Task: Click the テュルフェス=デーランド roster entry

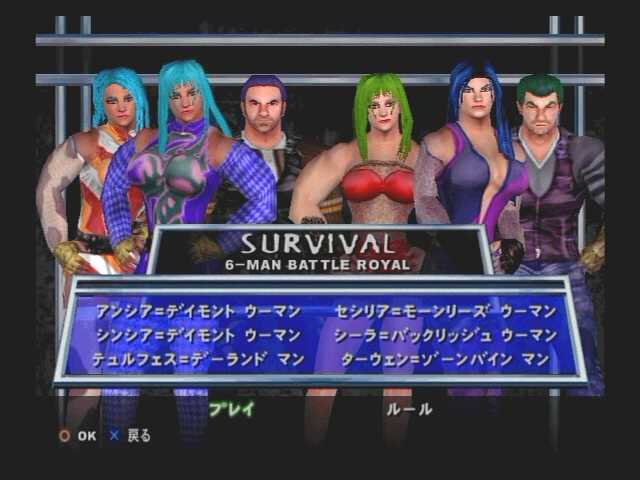Action: coord(185,359)
